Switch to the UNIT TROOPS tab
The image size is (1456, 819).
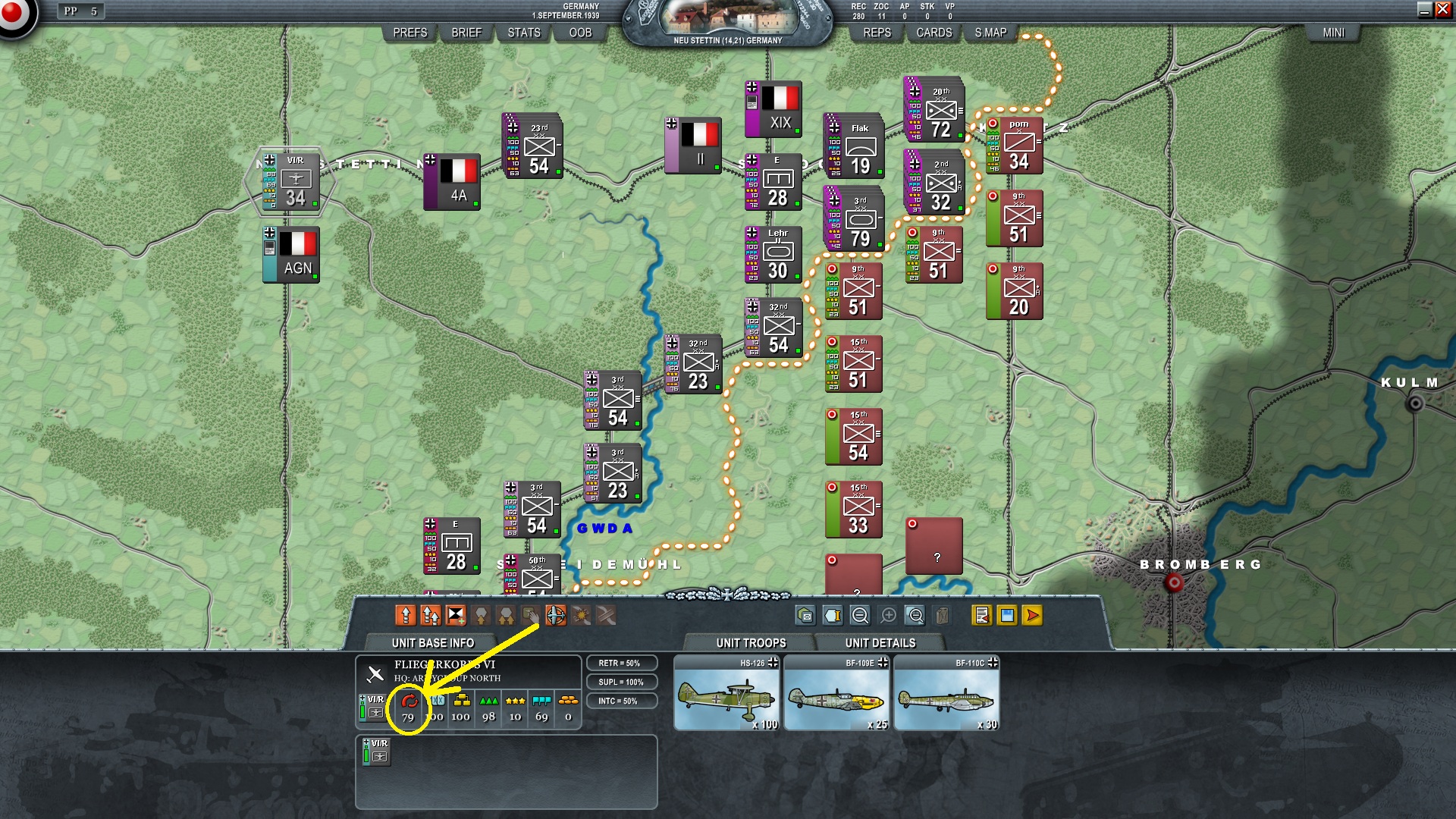[750, 642]
